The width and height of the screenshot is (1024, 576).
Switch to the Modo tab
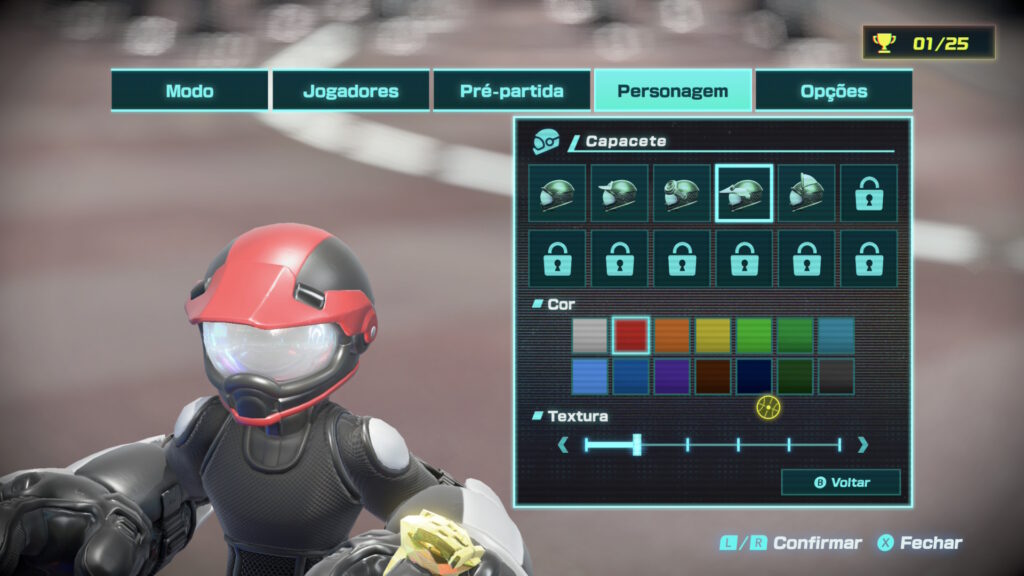coord(190,91)
